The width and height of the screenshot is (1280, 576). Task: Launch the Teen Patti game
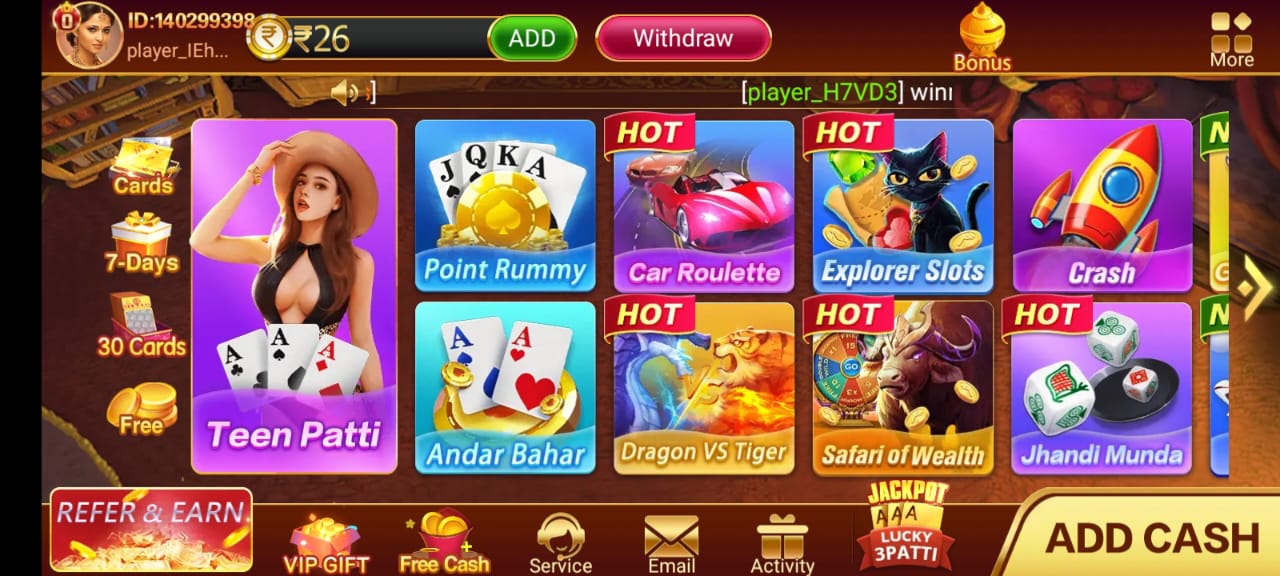tap(294, 297)
